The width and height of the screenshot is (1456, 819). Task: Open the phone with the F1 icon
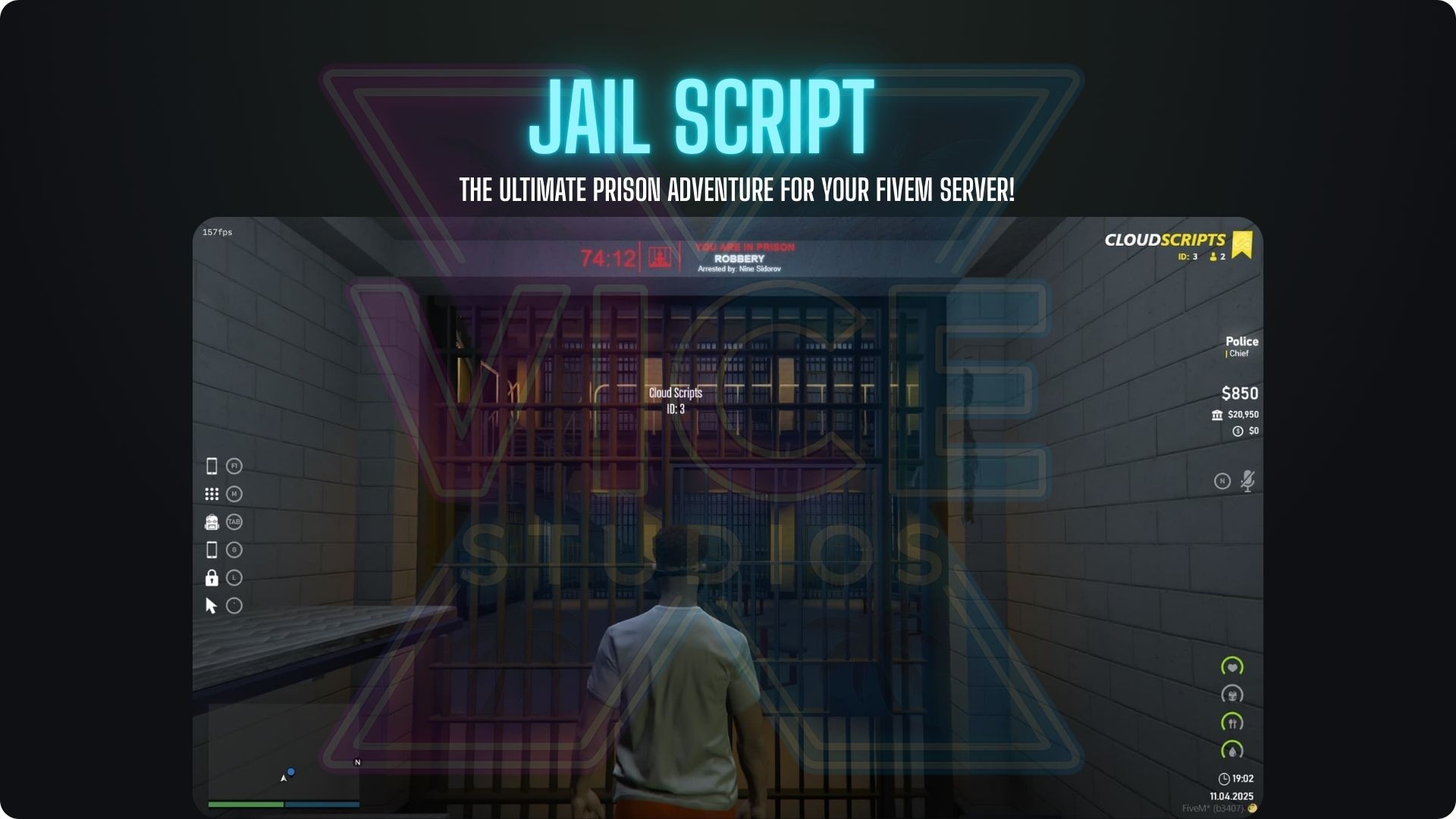(212, 466)
